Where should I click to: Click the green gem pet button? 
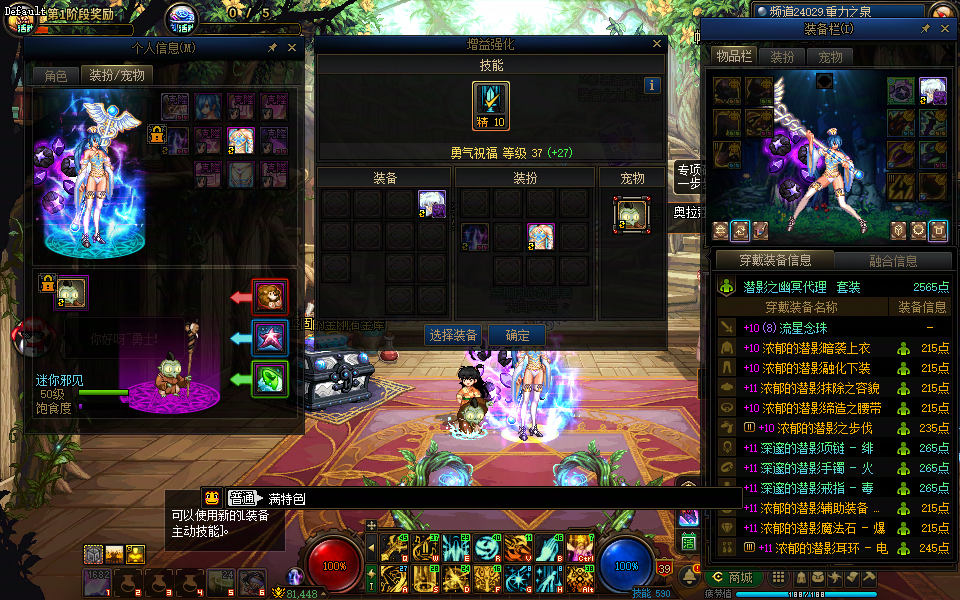pos(271,379)
